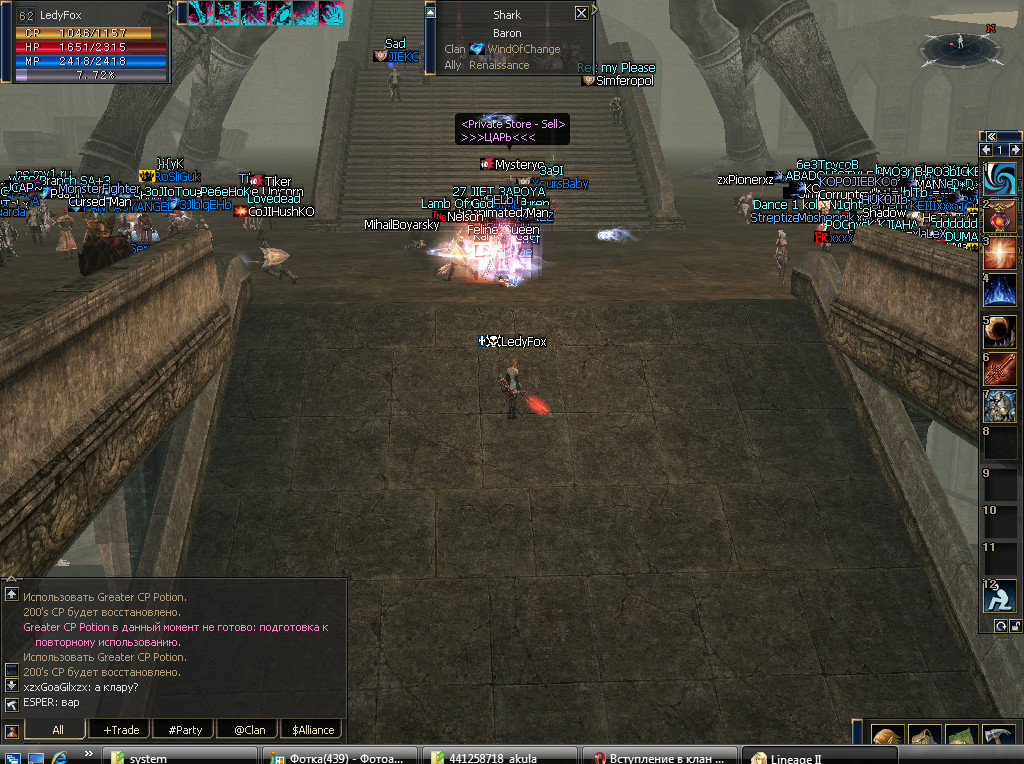Viewport: 1024px width, 764px height.
Task: Cast the glowing orange burst skill
Action: 999,253
